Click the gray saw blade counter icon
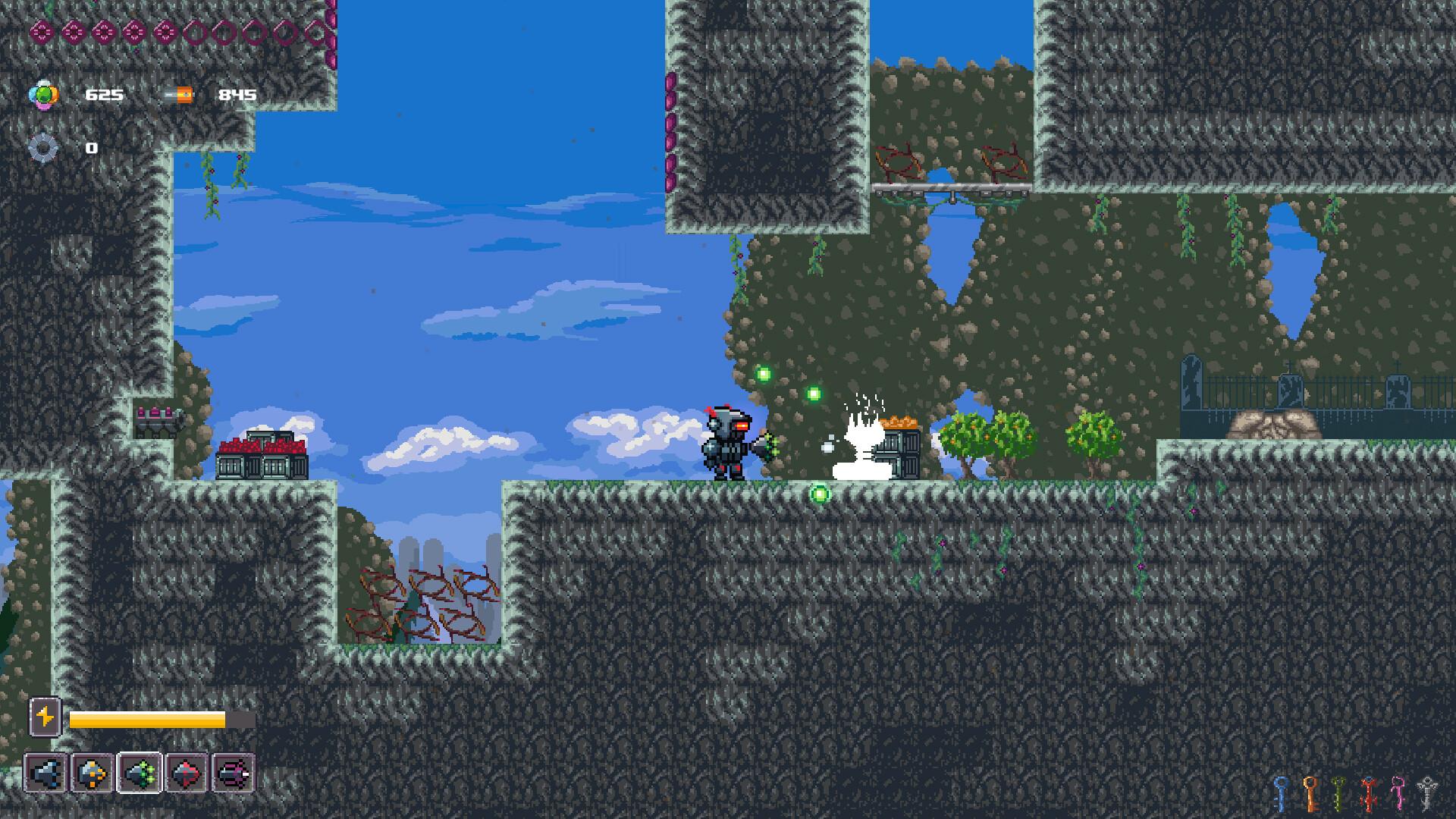Viewport: 1456px width, 819px height. coord(42,145)
